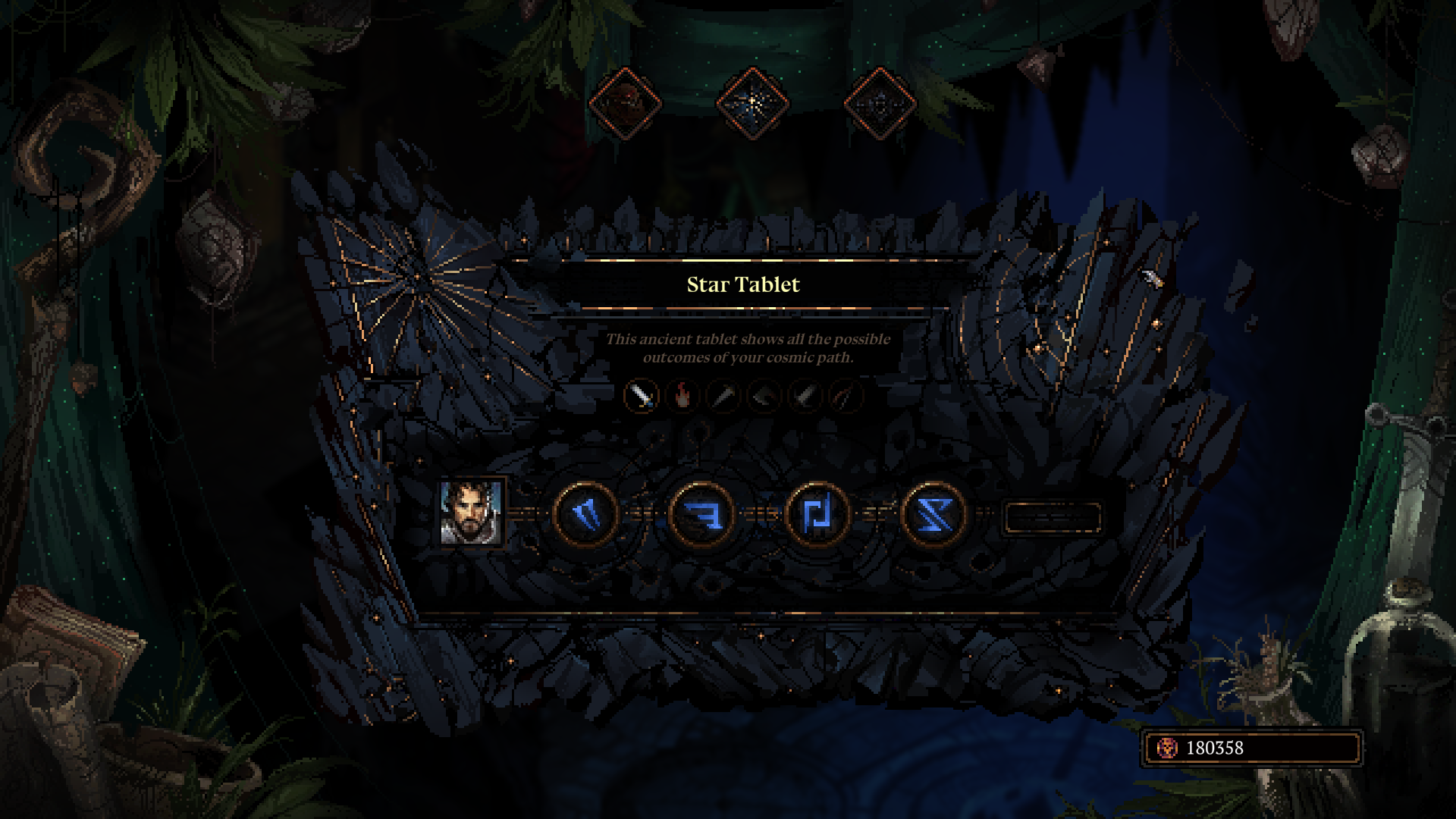1456x819 pixels.
Task: Click the empty slot ending the rune path
Action: click(1052, 516)
